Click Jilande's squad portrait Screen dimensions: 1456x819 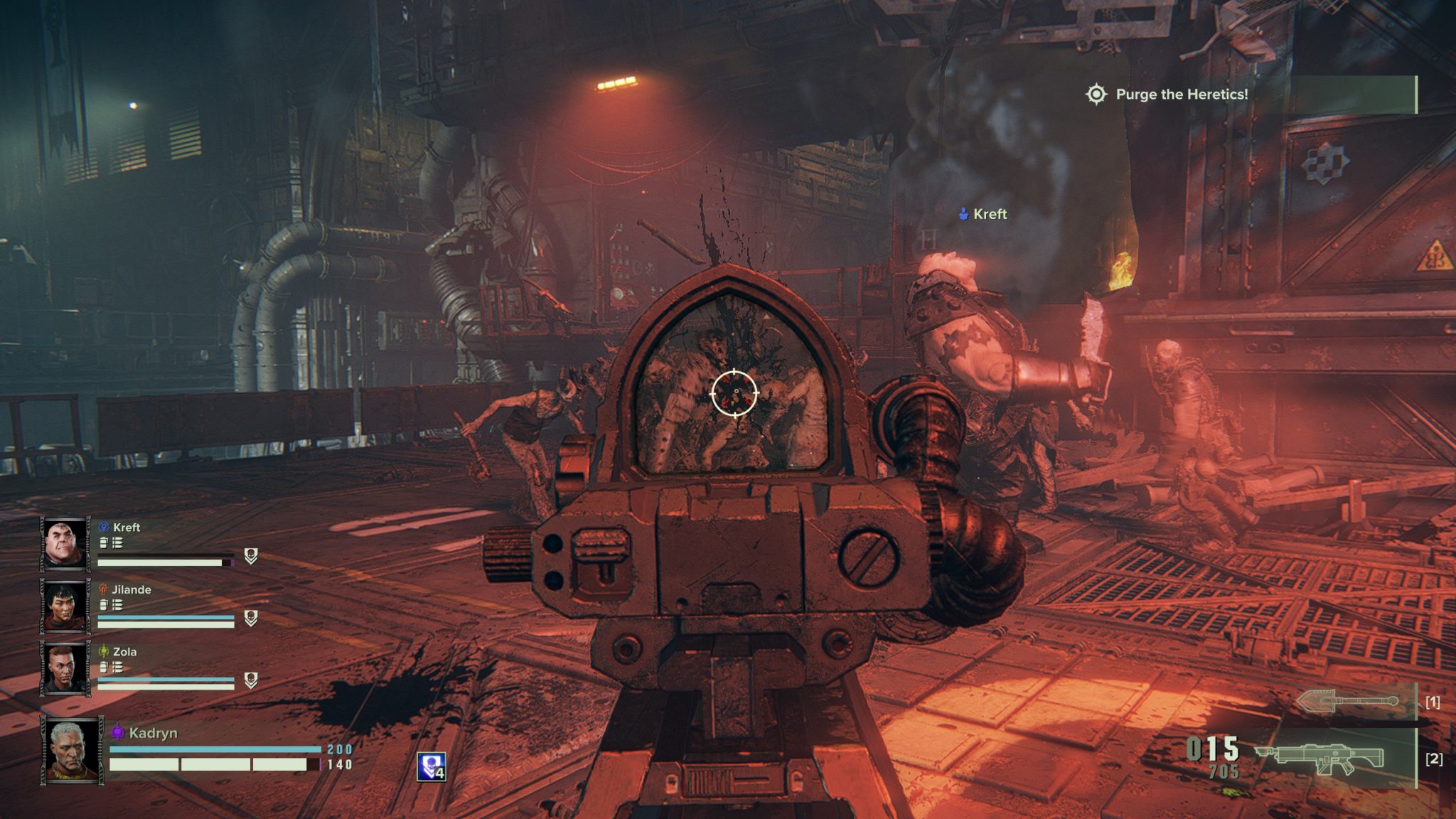(x=65, y=606)
